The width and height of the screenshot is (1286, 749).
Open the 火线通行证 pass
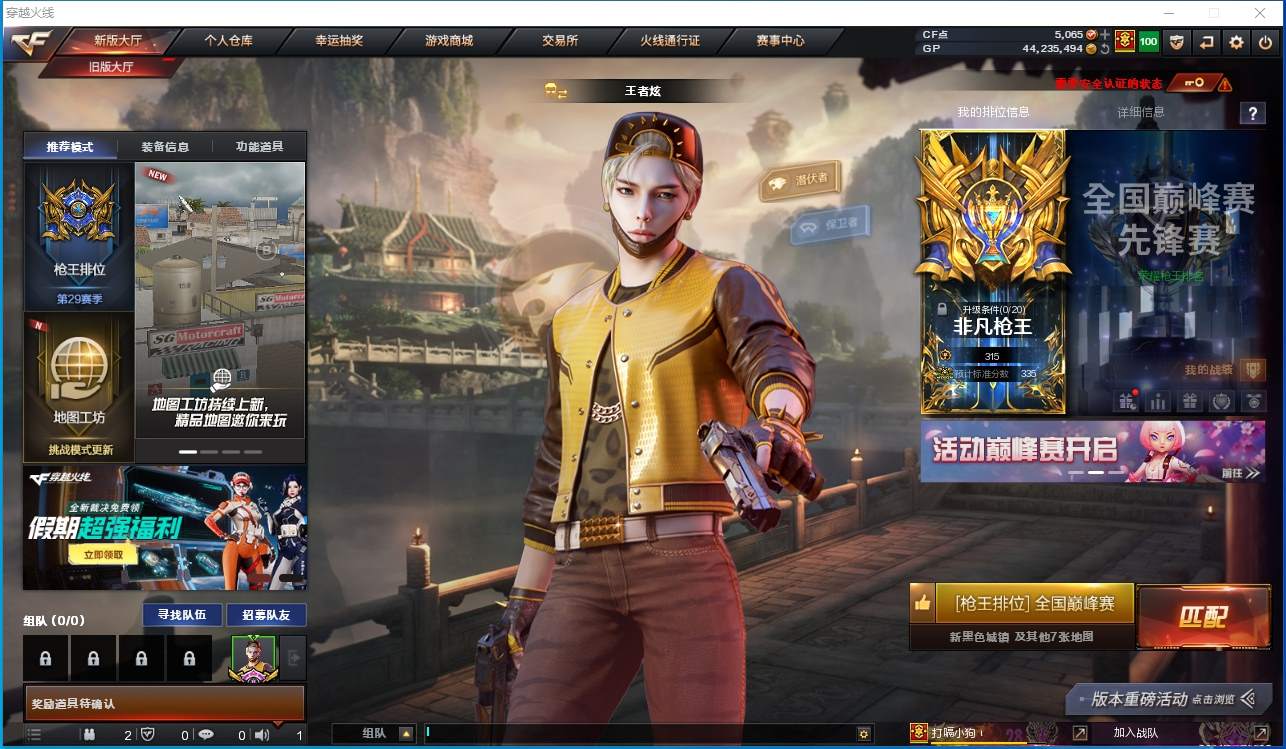670,41
